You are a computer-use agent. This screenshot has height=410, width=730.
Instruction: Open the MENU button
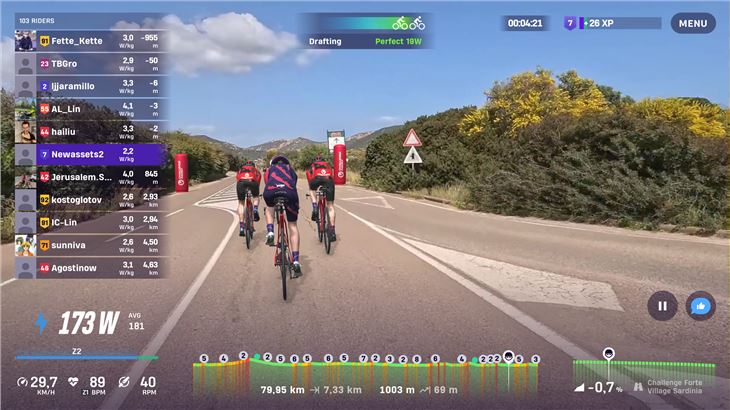pyautogui.click(x=692, y=23)
